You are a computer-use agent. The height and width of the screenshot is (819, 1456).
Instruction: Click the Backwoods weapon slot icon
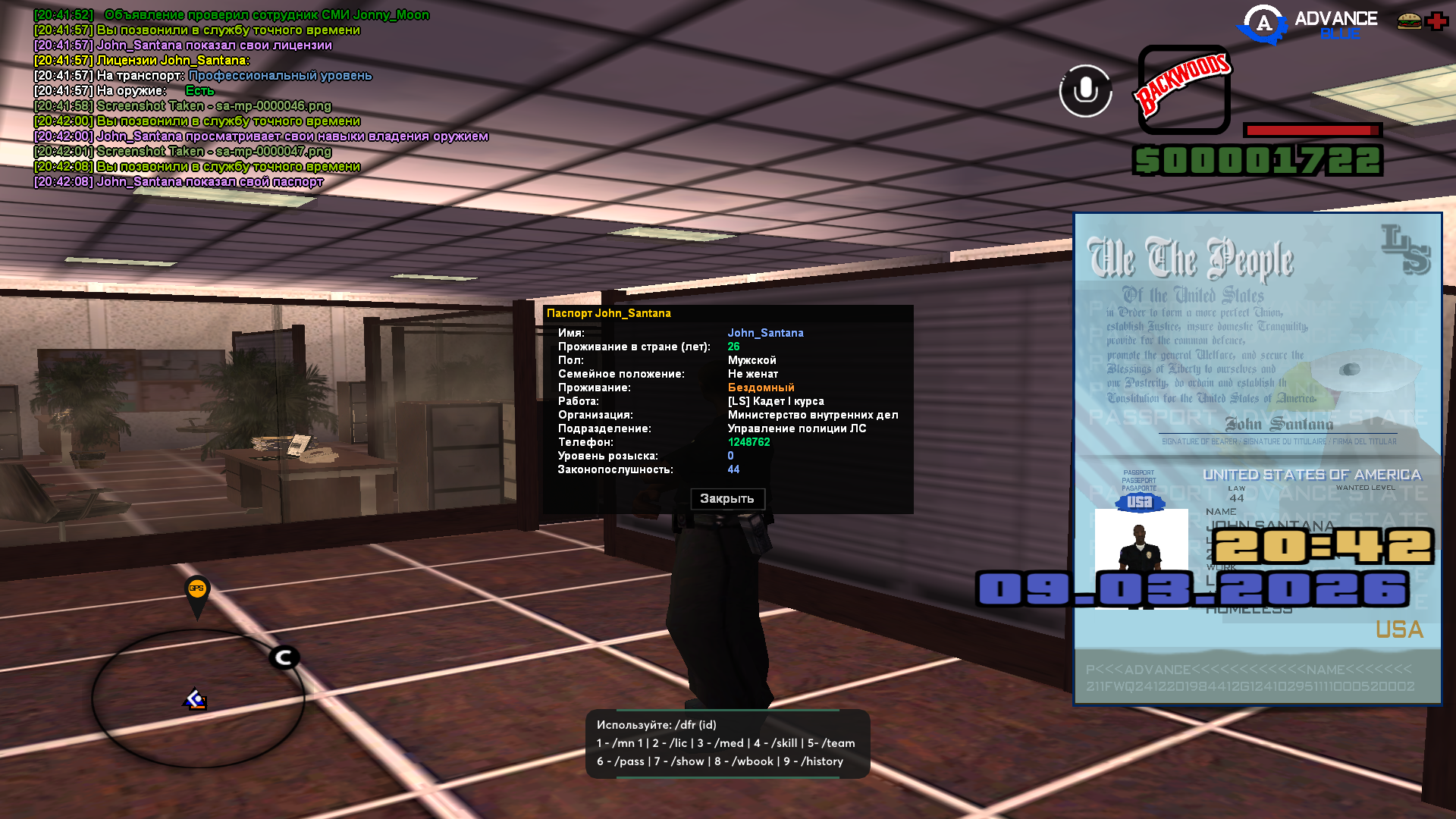pos(1183,89)
